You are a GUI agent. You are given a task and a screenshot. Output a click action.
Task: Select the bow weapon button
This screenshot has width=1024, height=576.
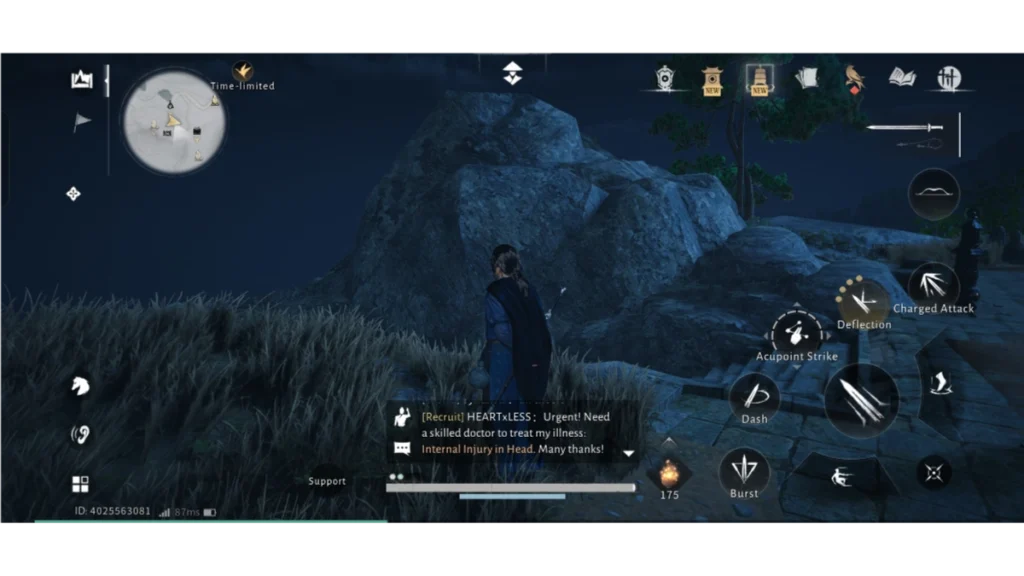[x=934, y=194]
